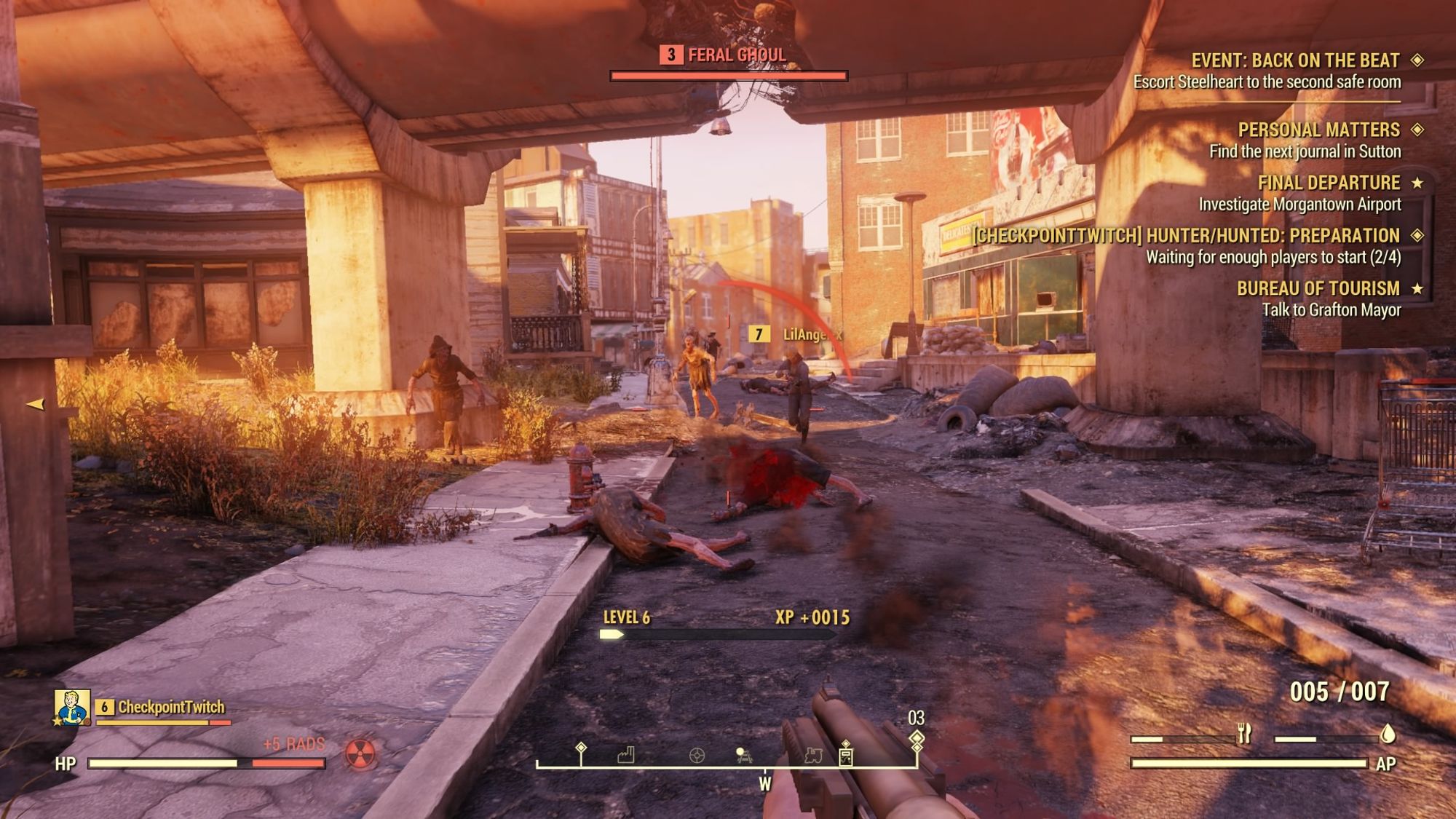Select the railroad tracks compass marker

[x=743, y=755]
